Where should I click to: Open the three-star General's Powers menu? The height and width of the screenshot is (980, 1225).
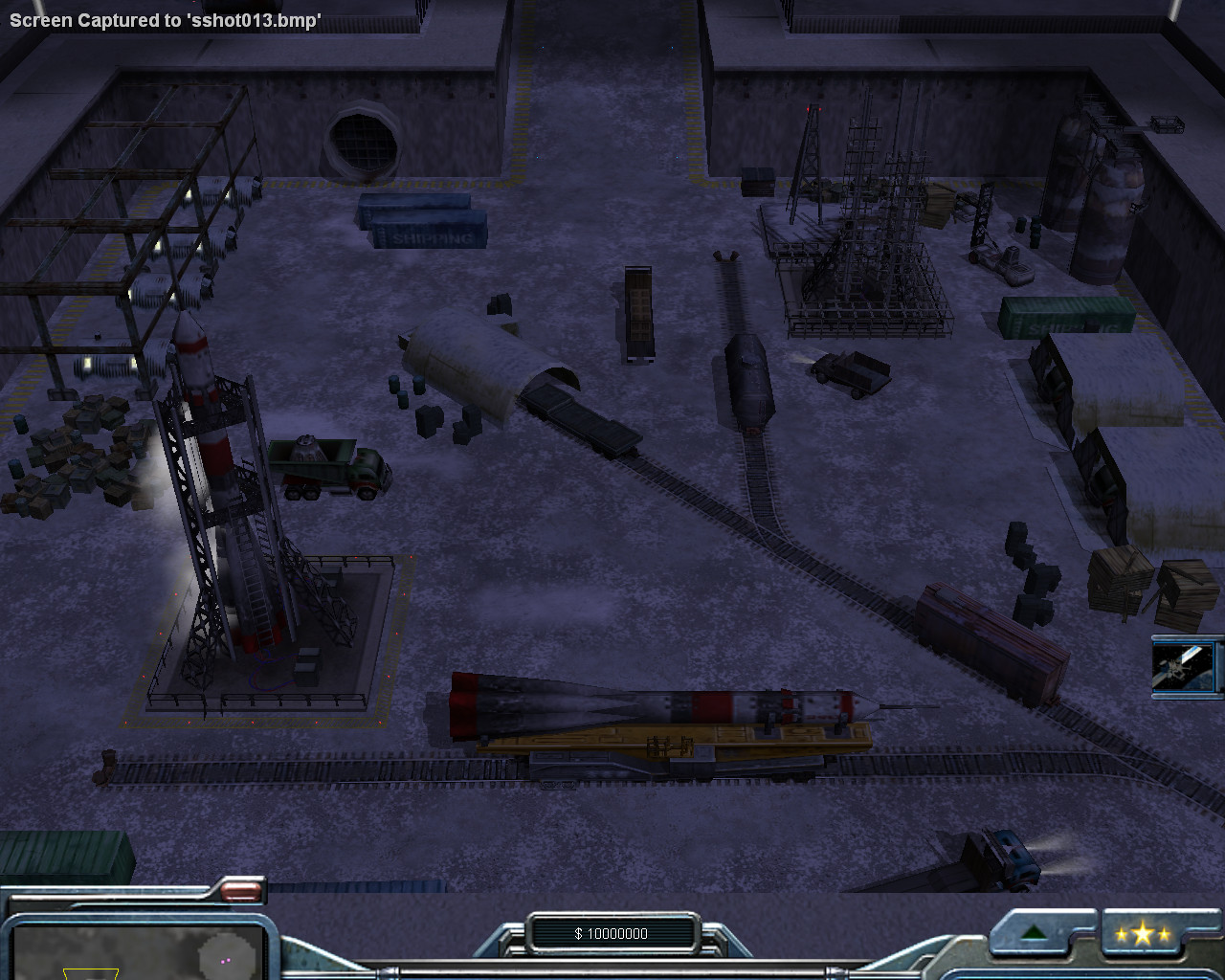[1143, 934]
